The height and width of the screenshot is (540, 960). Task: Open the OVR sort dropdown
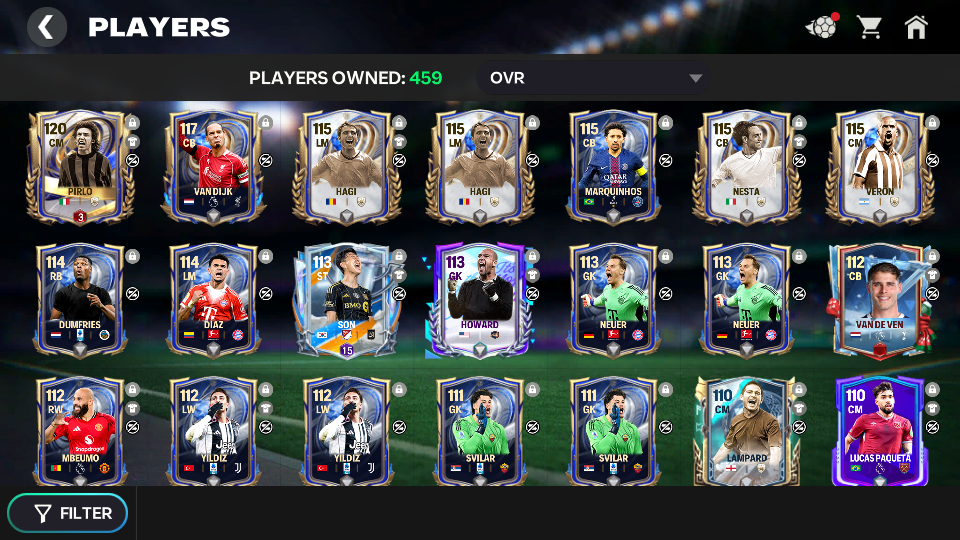tap(595, 78)
